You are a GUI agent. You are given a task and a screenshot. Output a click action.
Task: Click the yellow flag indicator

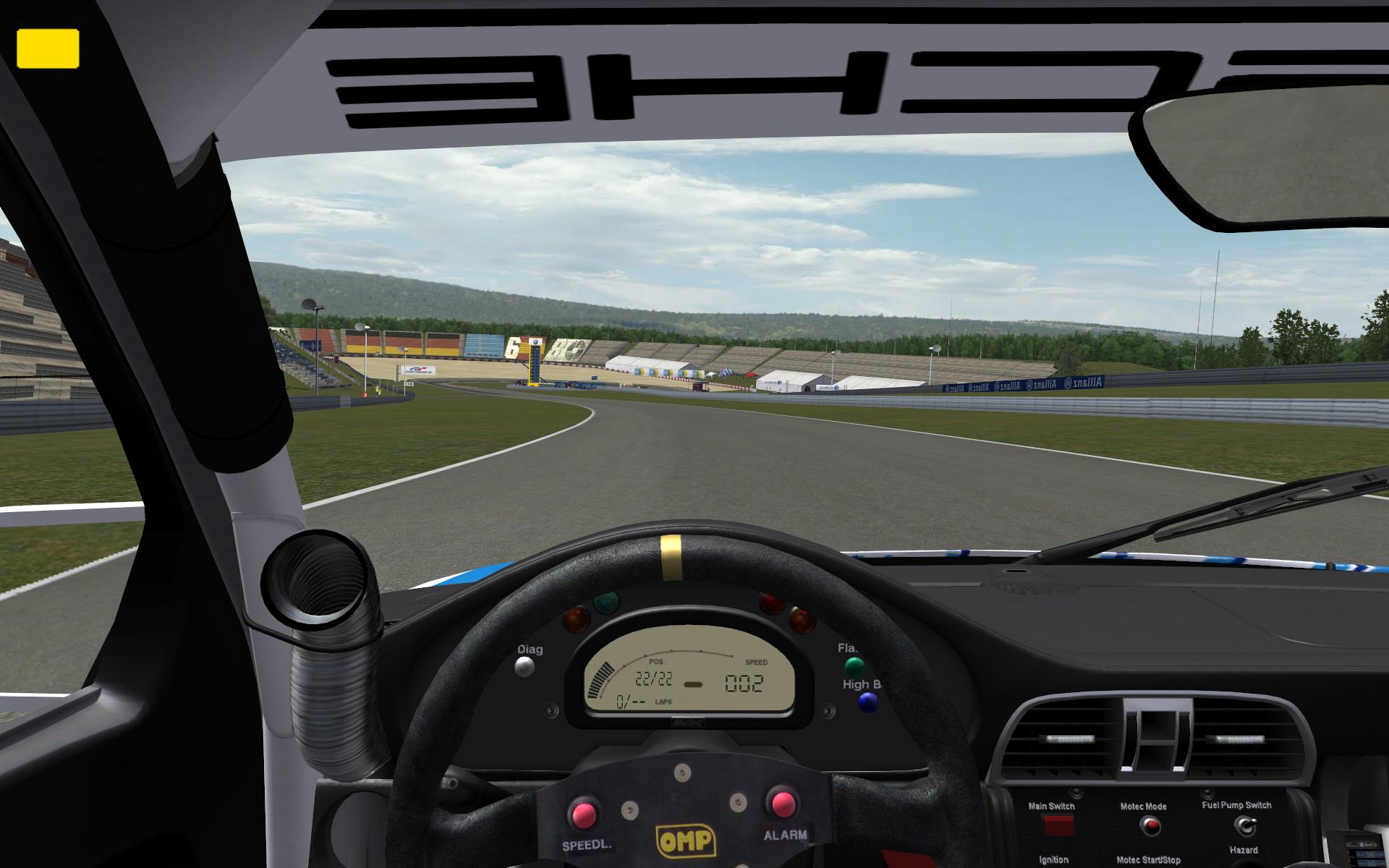pyautogui.click(x=48, y=48)
